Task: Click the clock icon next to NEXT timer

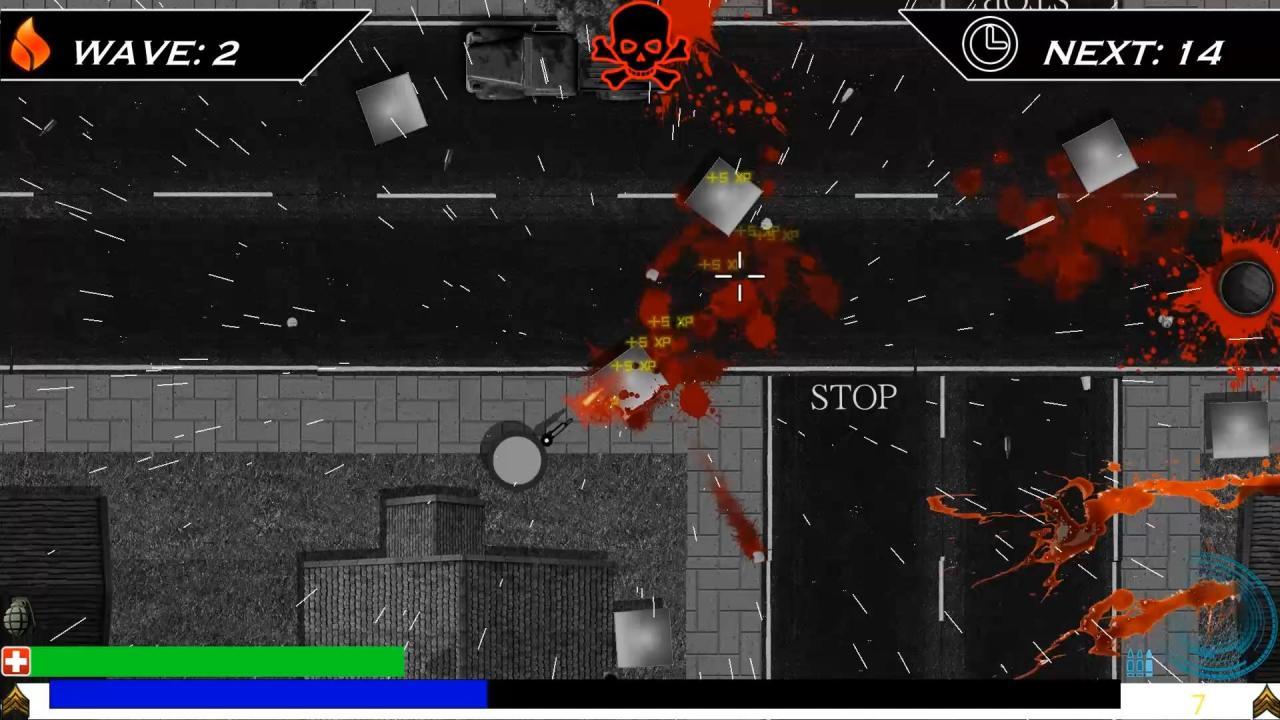Action: [989, 45]
